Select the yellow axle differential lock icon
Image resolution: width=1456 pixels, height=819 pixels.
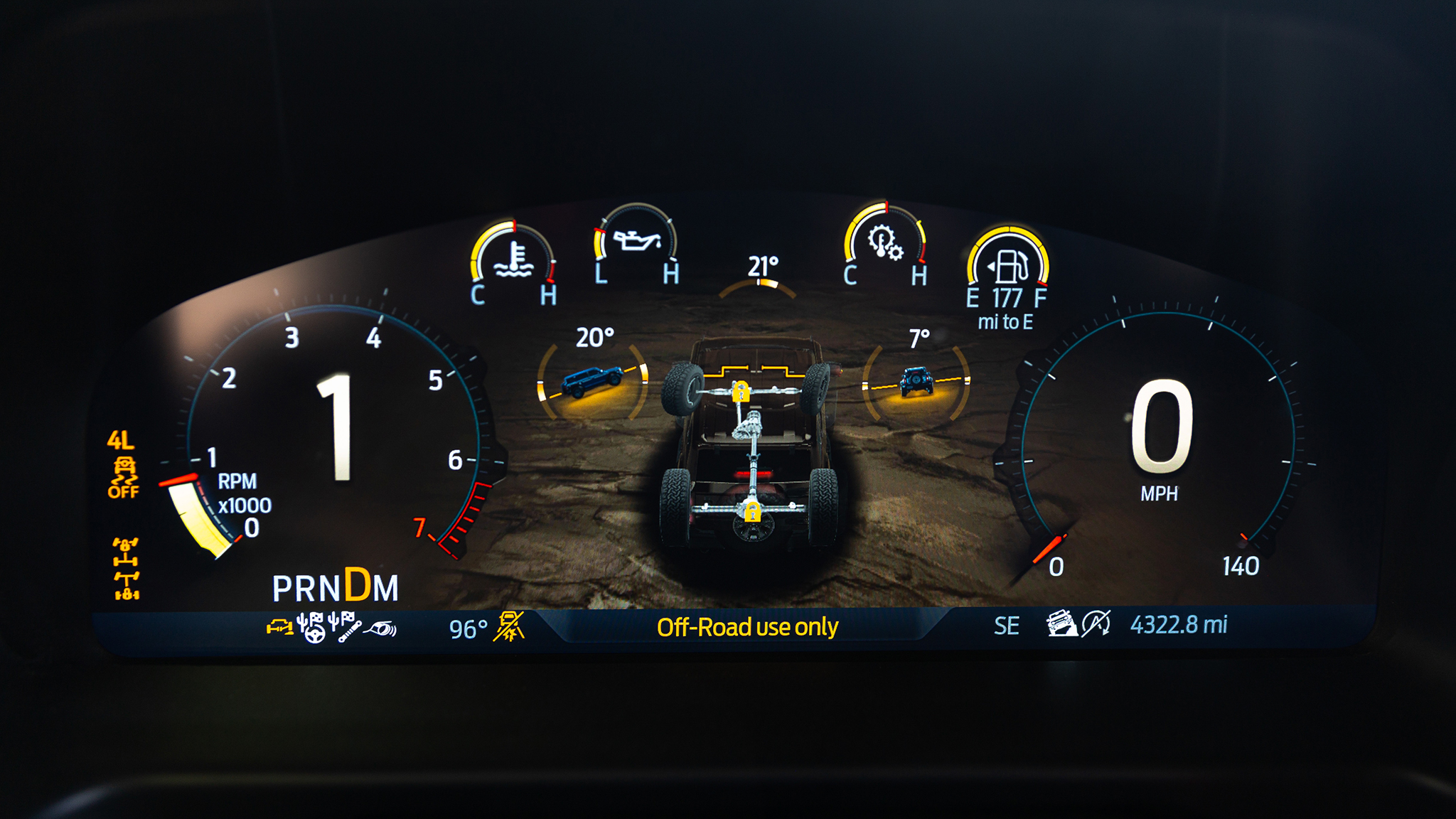[126, 569]
